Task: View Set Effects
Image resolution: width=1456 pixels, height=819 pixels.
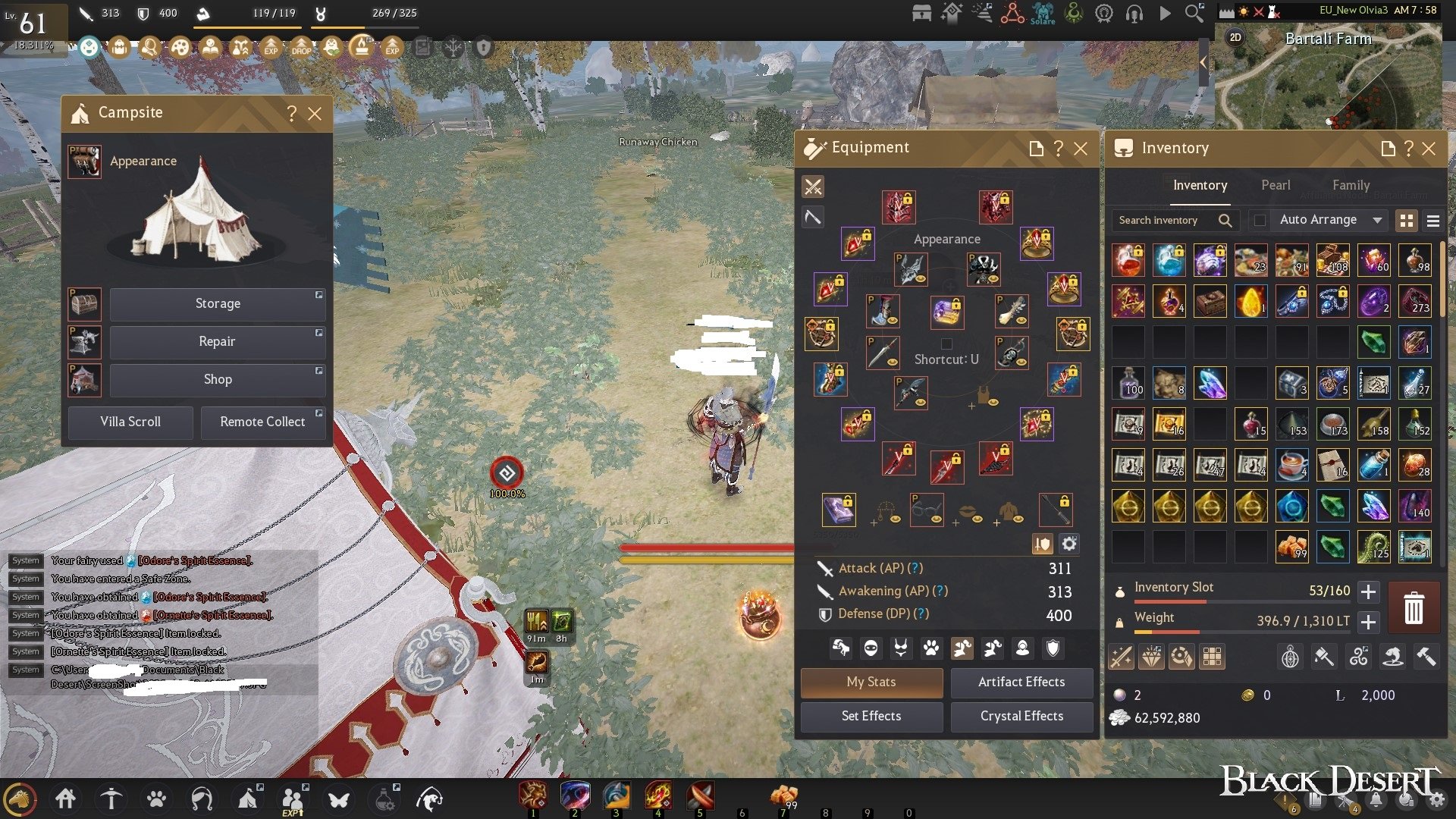Action: [x=871, y=716]
